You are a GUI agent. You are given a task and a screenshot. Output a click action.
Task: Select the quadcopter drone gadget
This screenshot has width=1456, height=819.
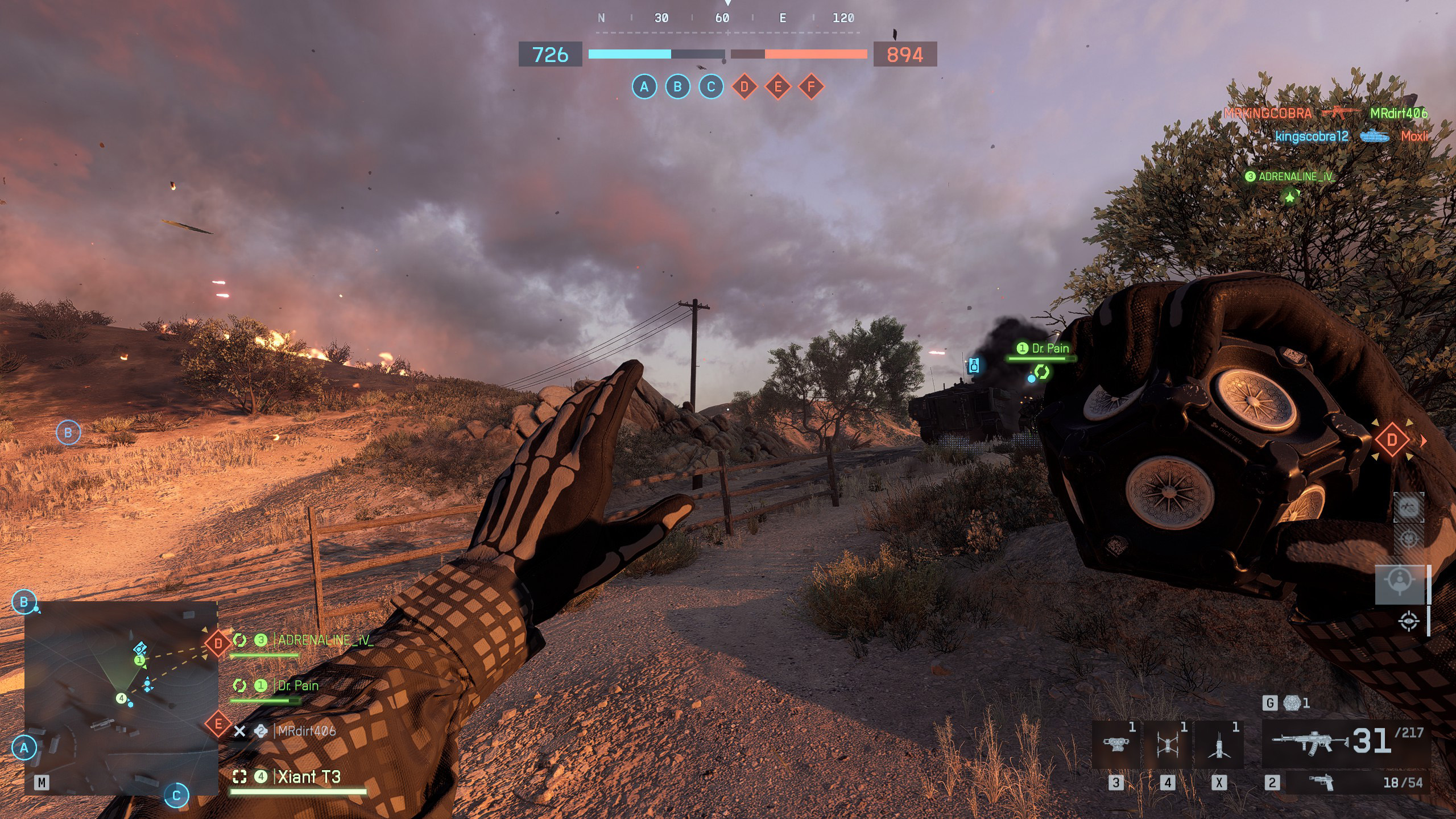tap(1167, 745)
